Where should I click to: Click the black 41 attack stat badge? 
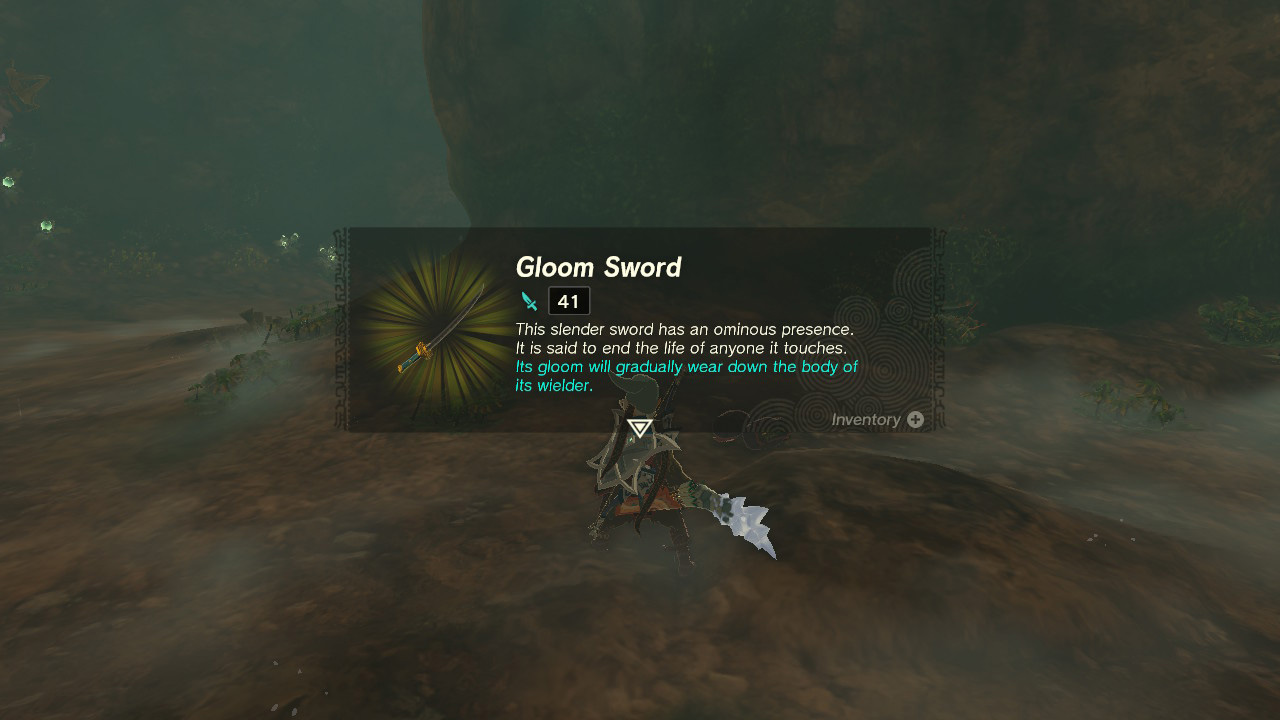coord(567,300)
